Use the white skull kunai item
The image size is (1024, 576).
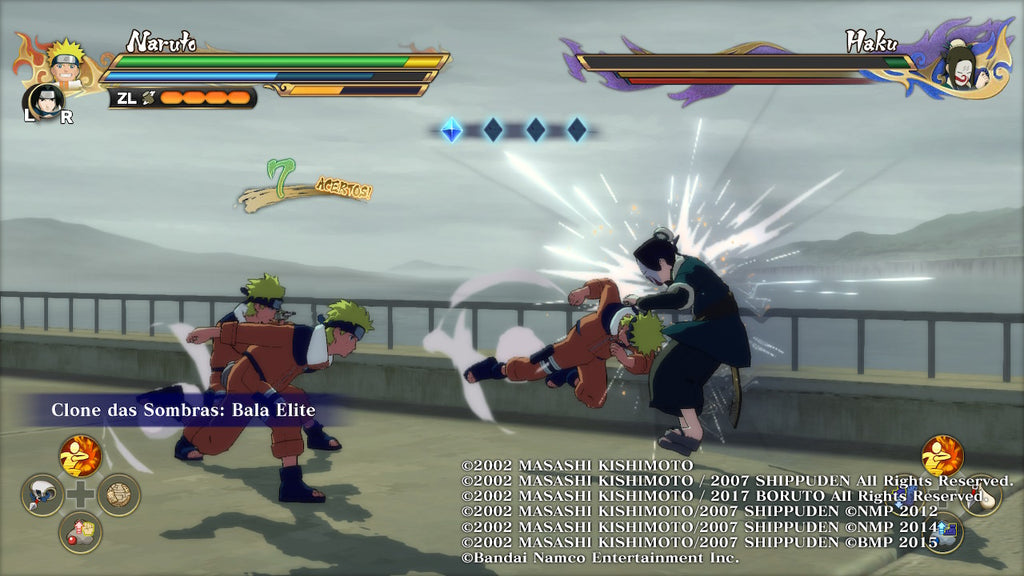point(42,494)
